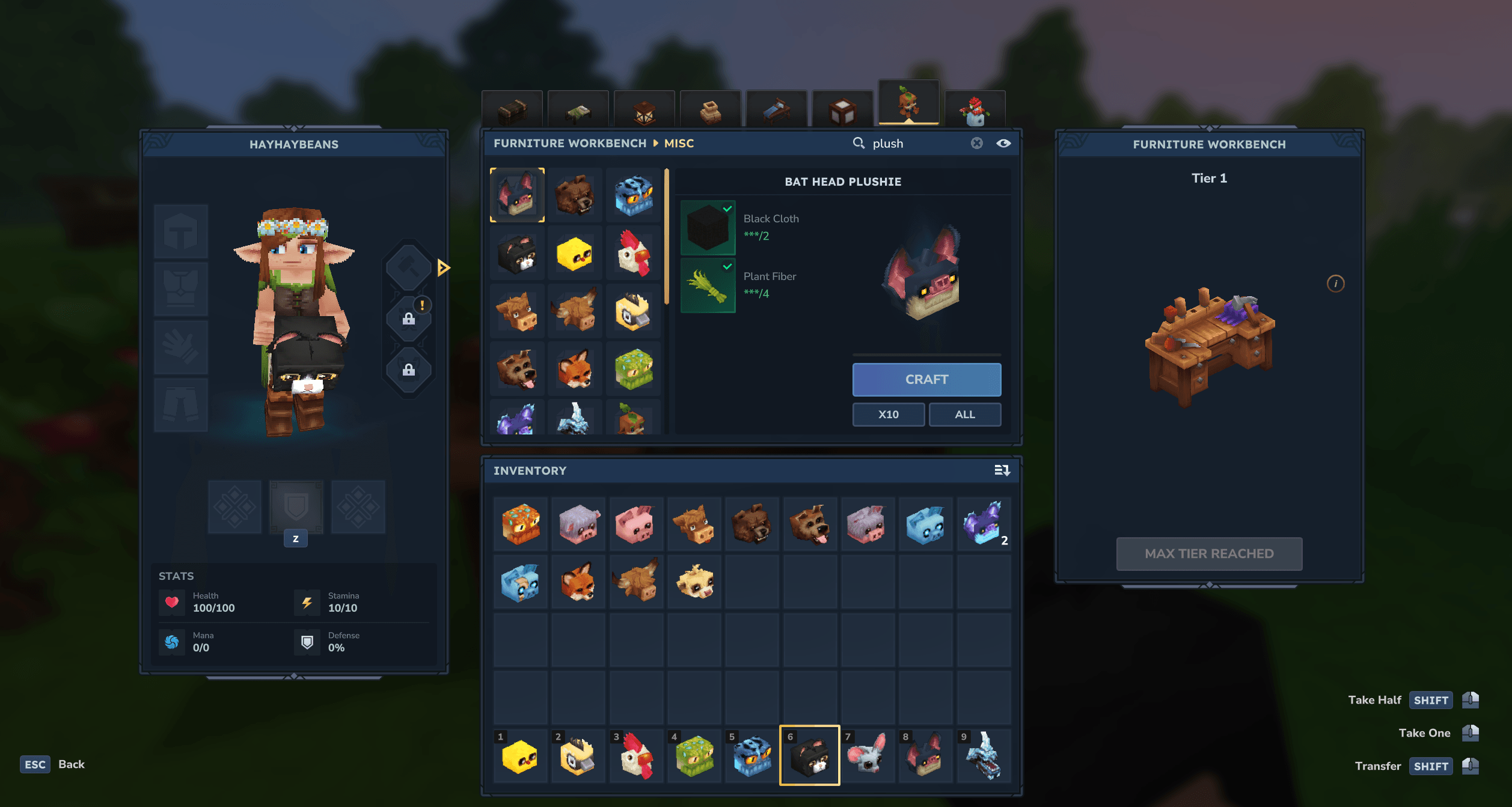Toggle the craftable-only eye filter
Viewport: 1512px width, 807px height.
[1005, 143]
